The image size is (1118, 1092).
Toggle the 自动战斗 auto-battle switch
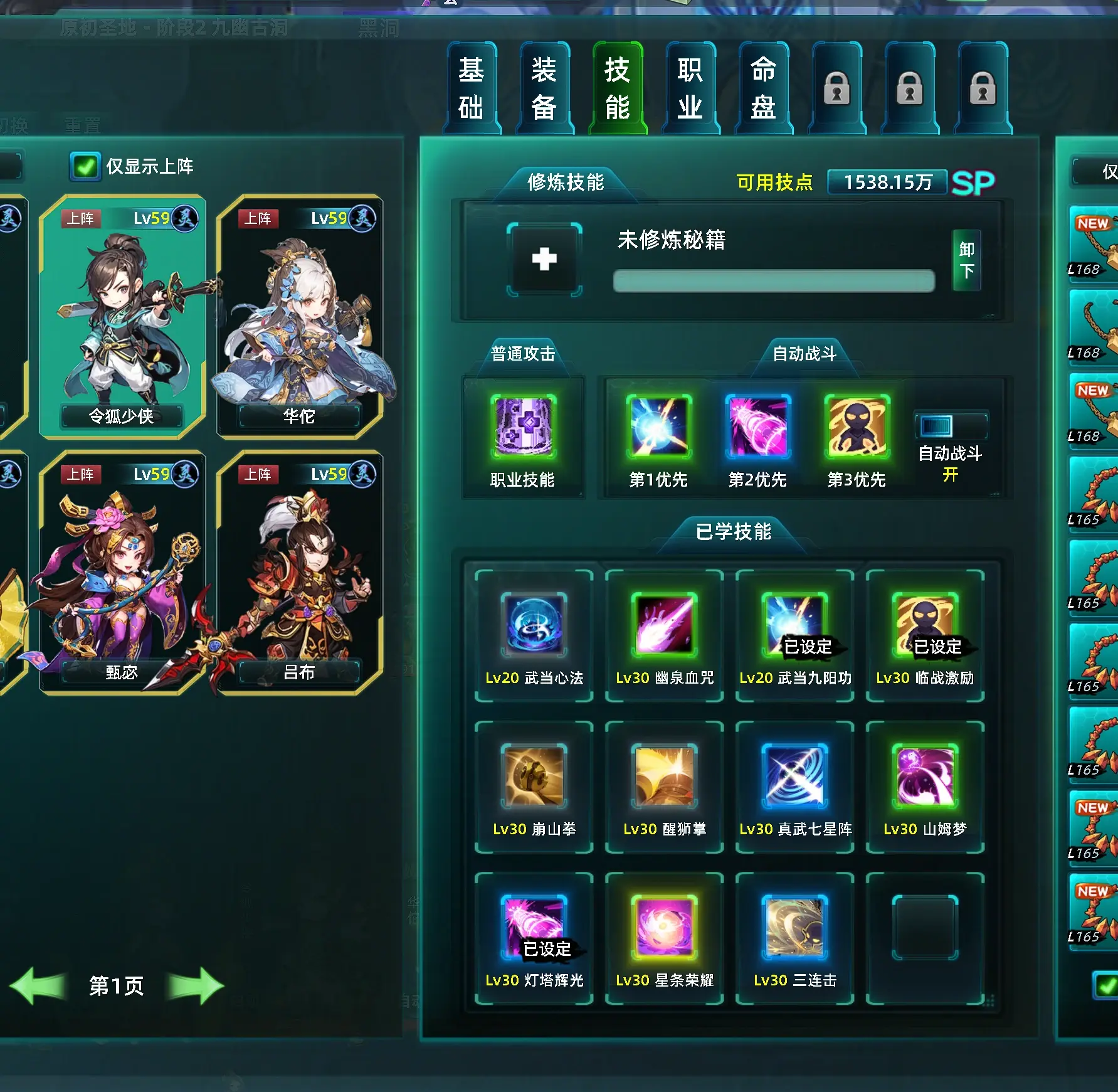point(950,427)
